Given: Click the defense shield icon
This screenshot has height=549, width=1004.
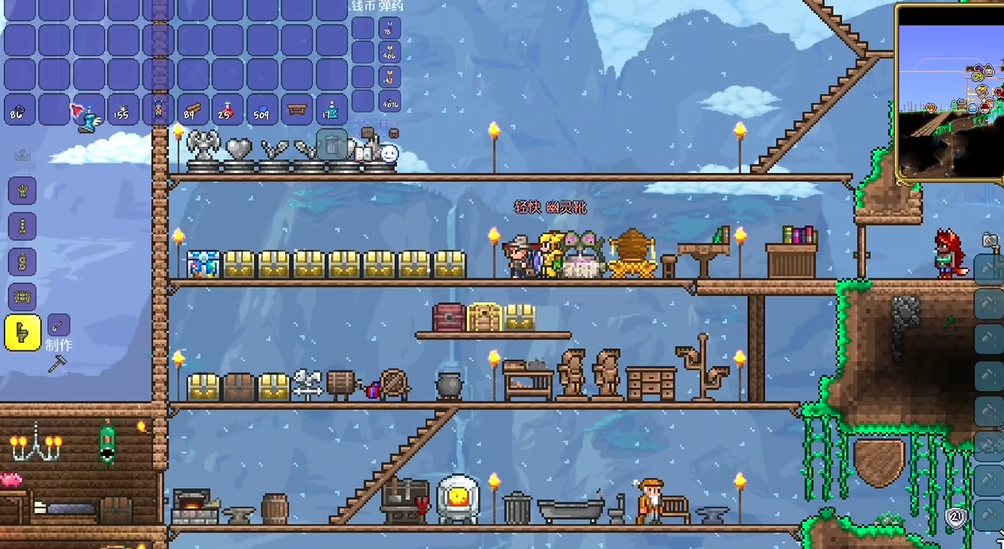Looking at the screenshot, I should [x=954, y=517].
